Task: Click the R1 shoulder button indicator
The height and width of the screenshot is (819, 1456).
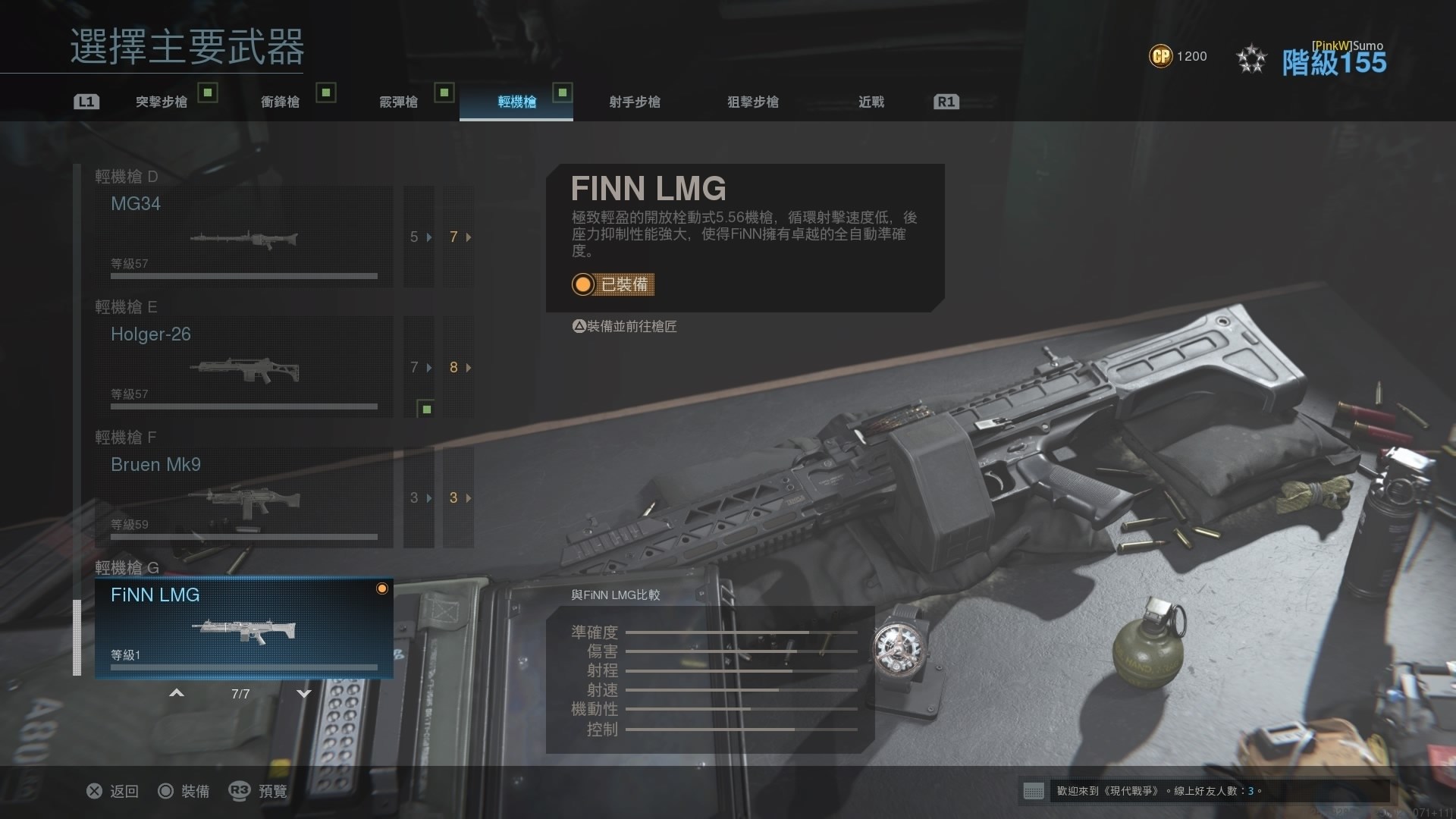Action: pos(946,101)
